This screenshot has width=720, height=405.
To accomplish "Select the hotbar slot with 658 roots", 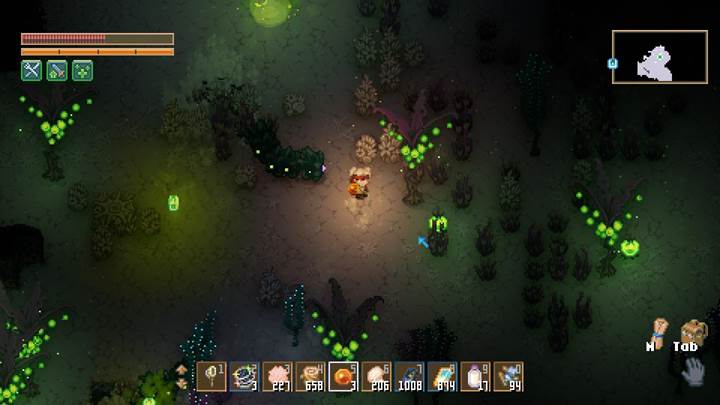I will tap(310, 376).
